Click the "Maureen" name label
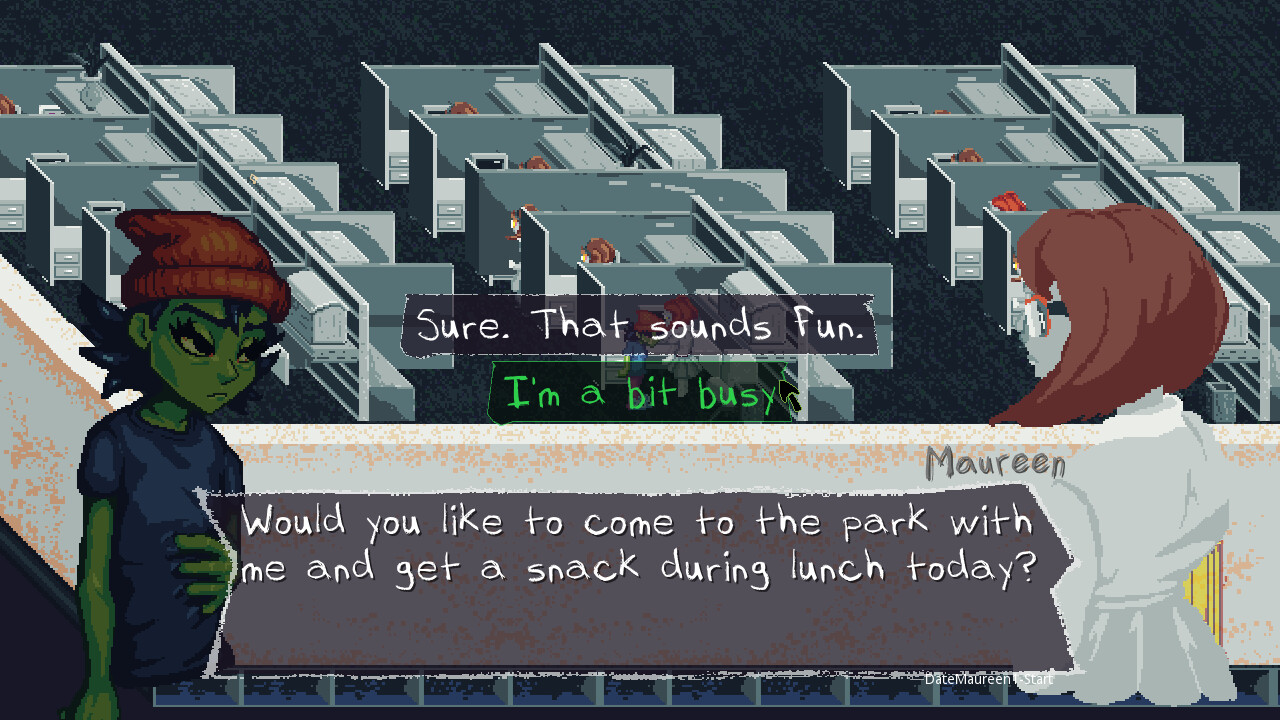The width and height of the screenshot is (1280, 720). (996, 462)
